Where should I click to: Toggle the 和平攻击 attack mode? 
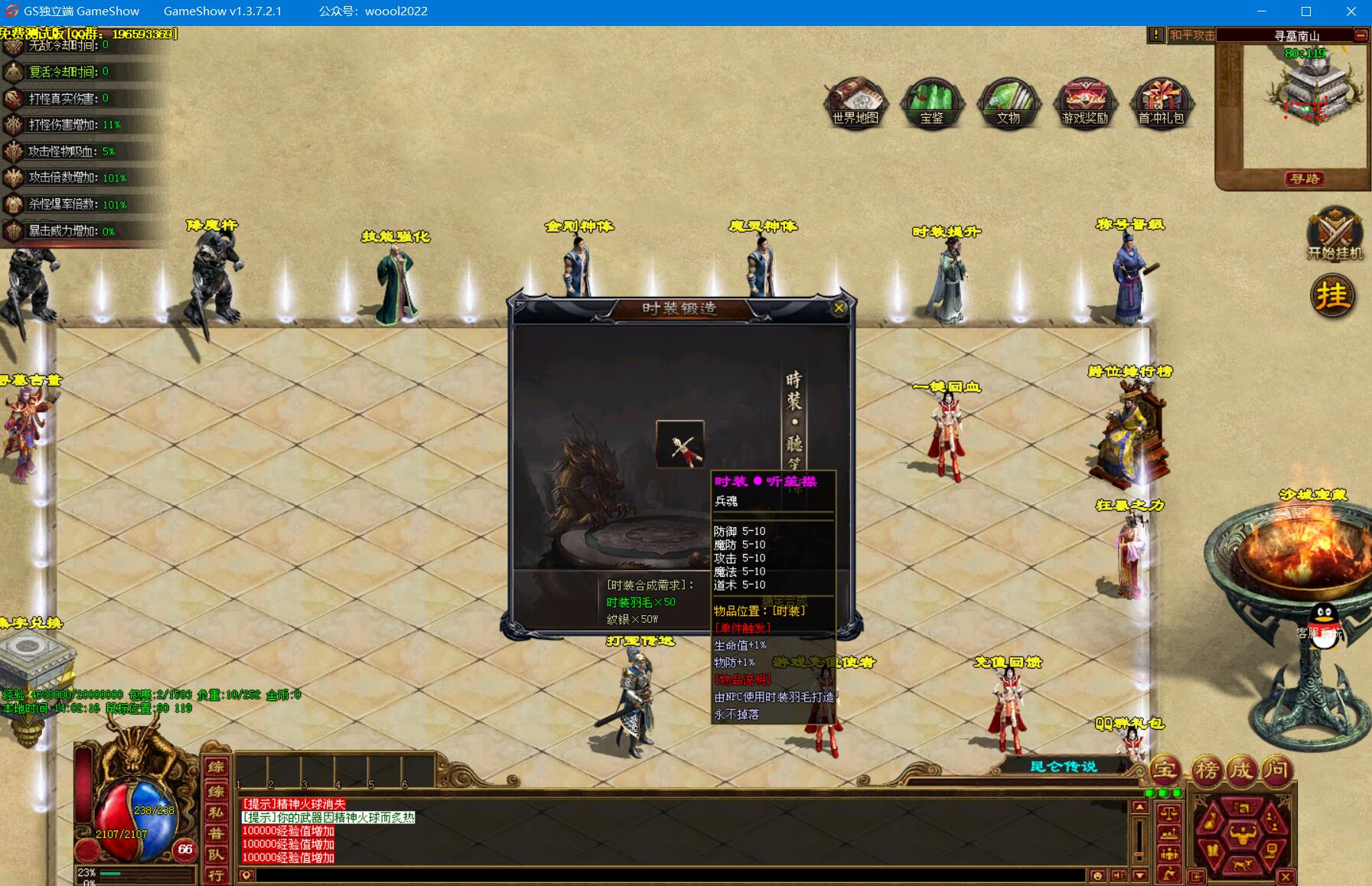1191,35
